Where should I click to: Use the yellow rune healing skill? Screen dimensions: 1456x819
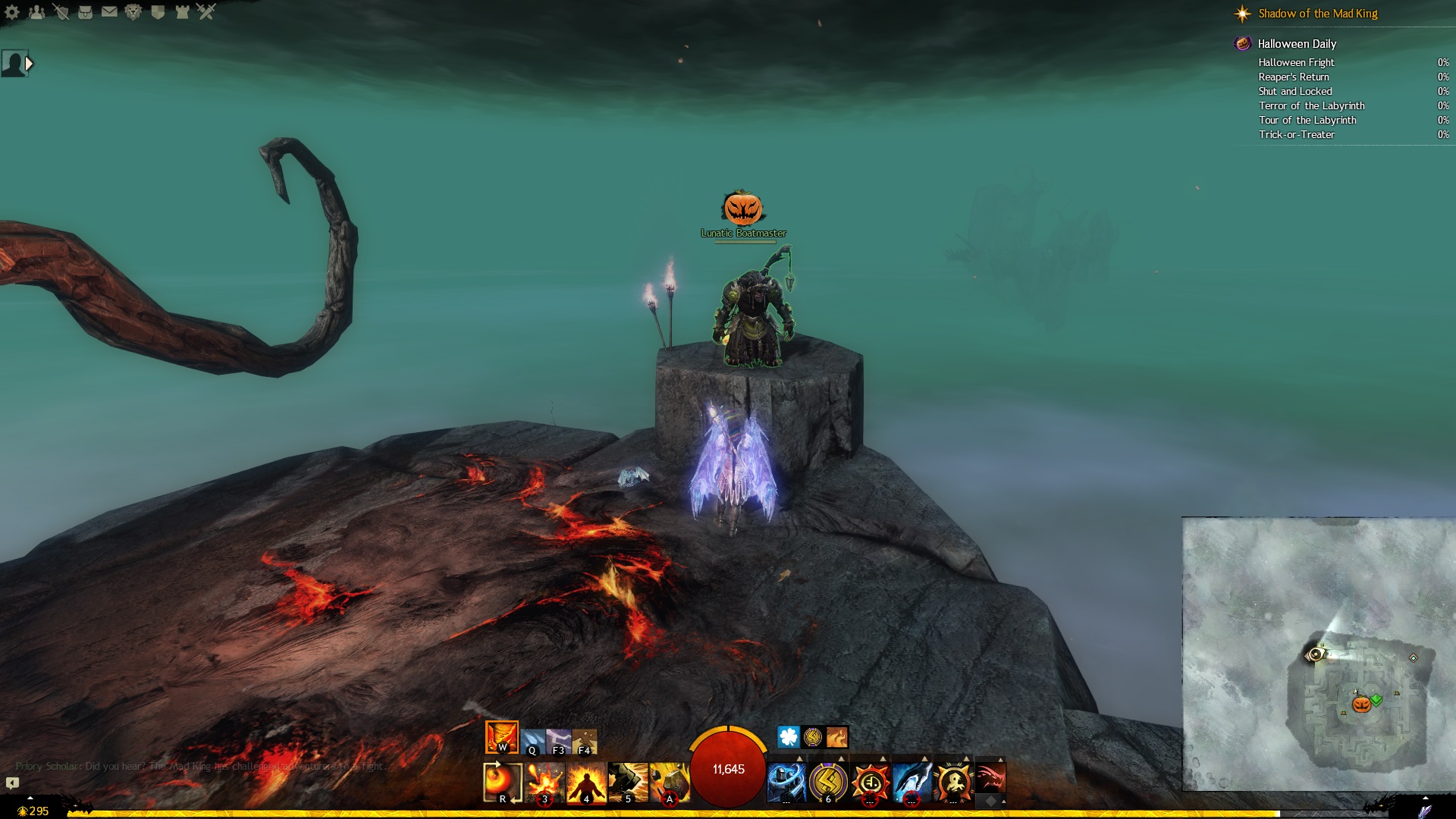(827, 782)
